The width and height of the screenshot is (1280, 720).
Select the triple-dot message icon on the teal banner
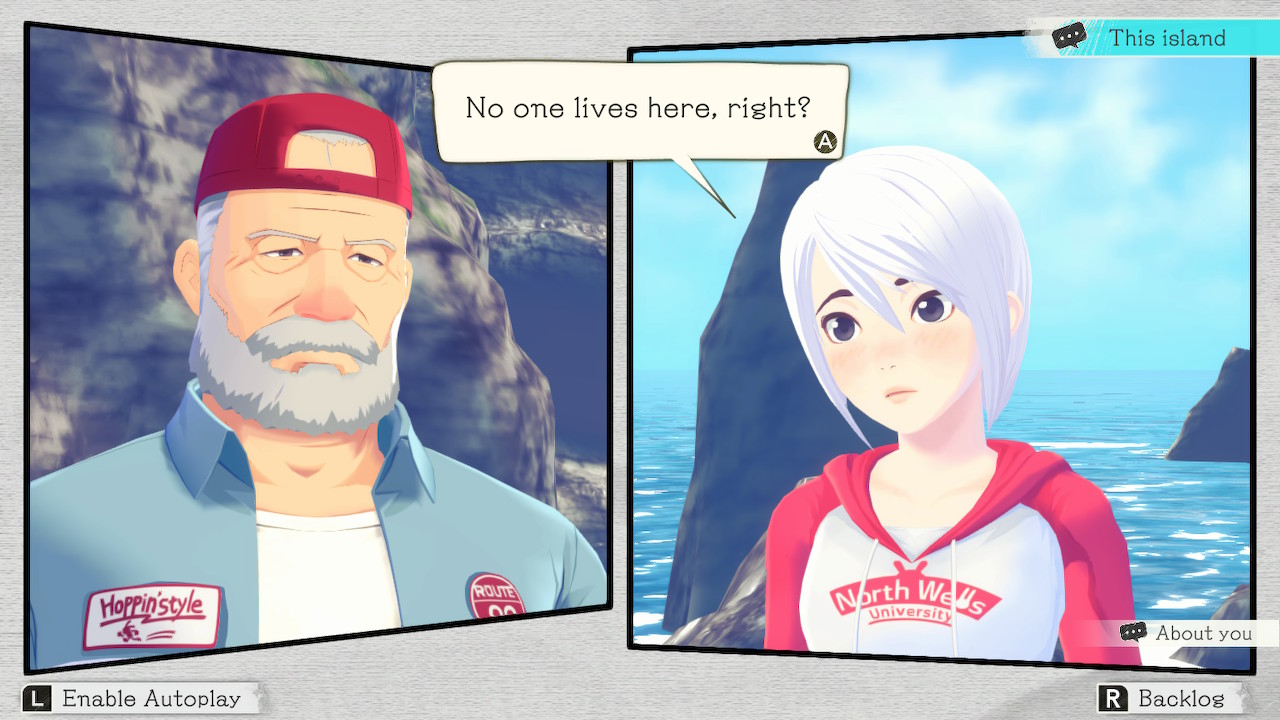pos(1070,36)
